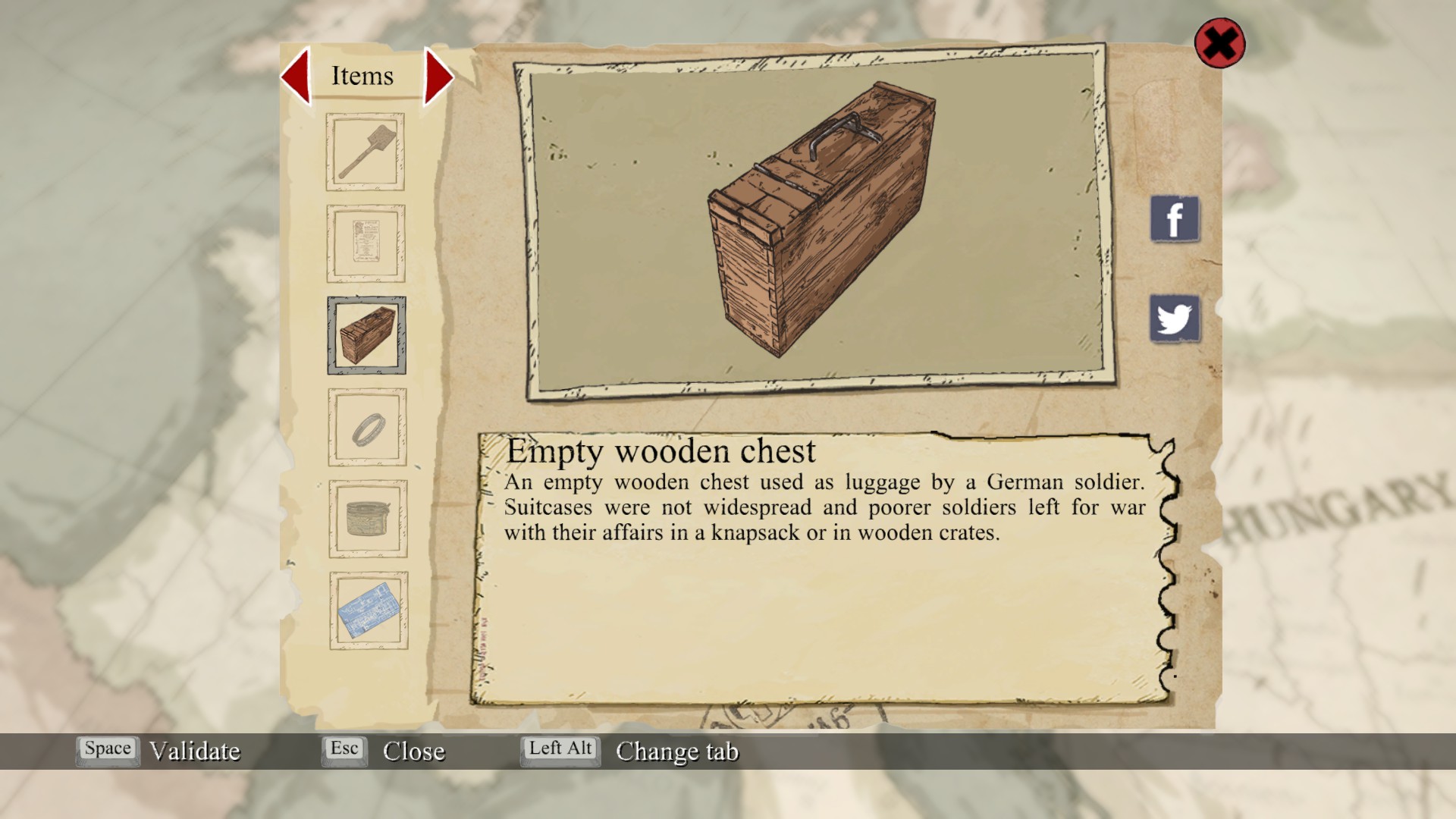
Task: Go to the next tab with the right red arrow
Action: (438, 77)
